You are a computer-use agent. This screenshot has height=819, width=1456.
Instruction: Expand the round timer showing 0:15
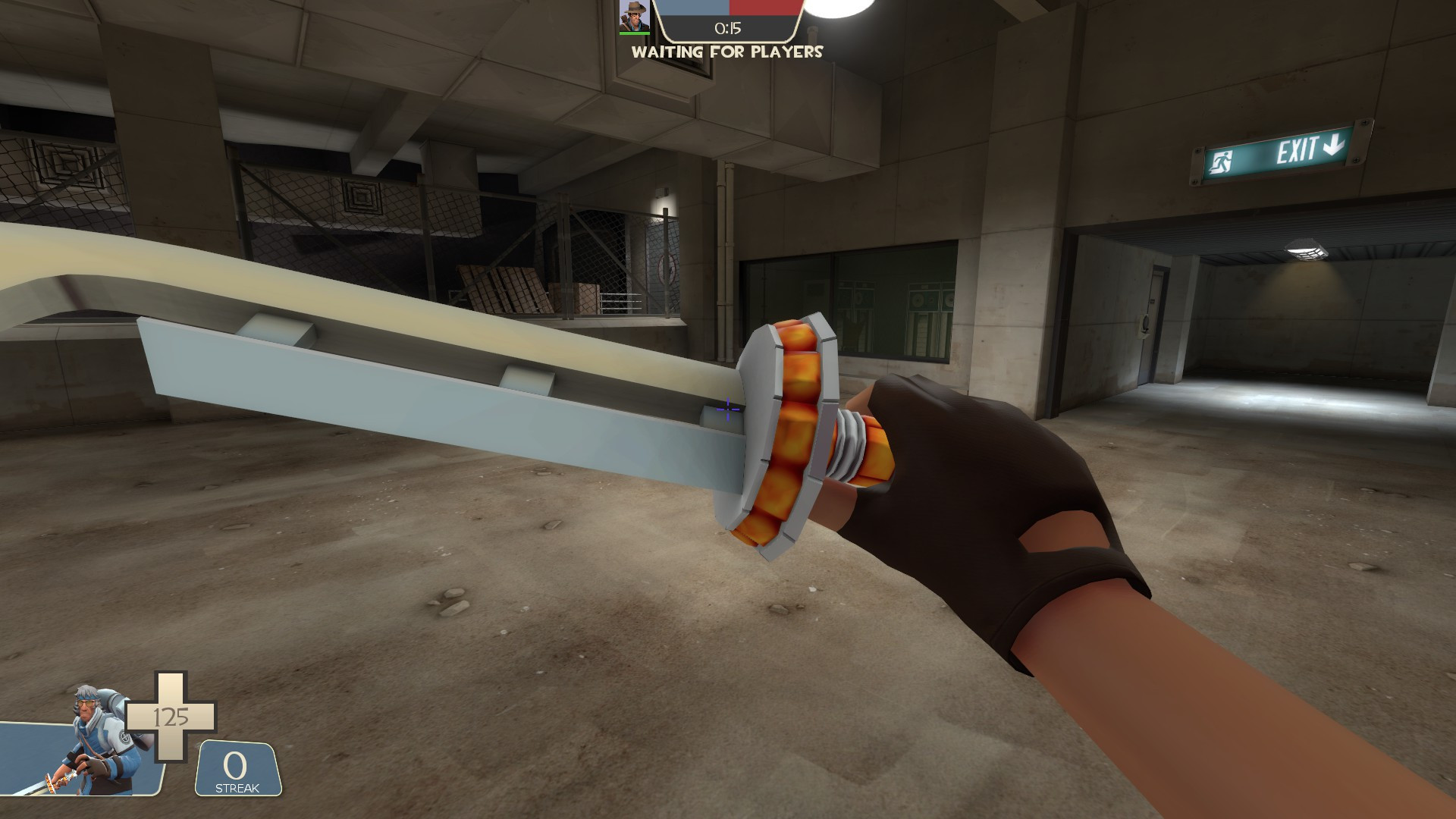click(727, 27)
